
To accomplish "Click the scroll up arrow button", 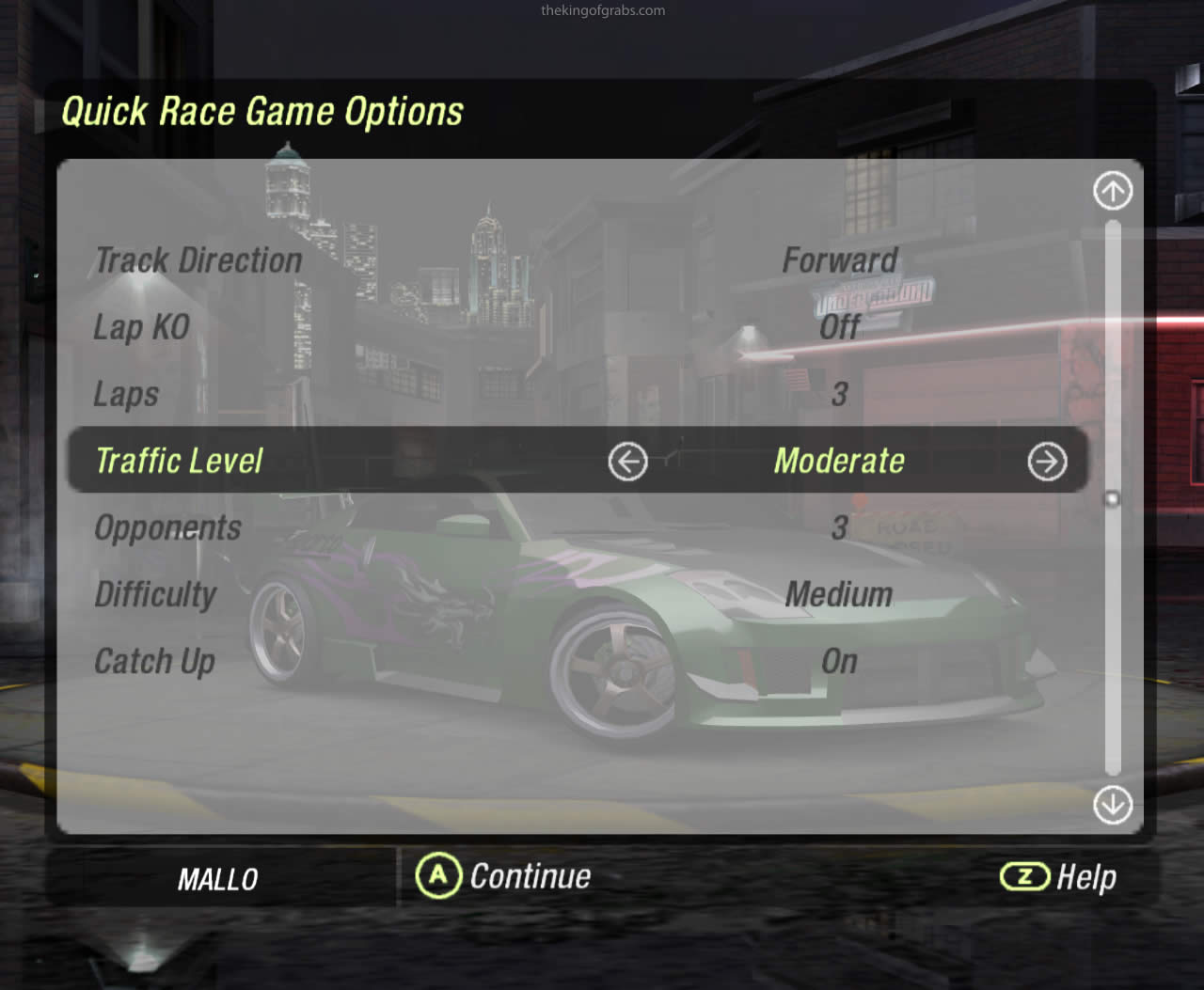I will (1113, 192).
